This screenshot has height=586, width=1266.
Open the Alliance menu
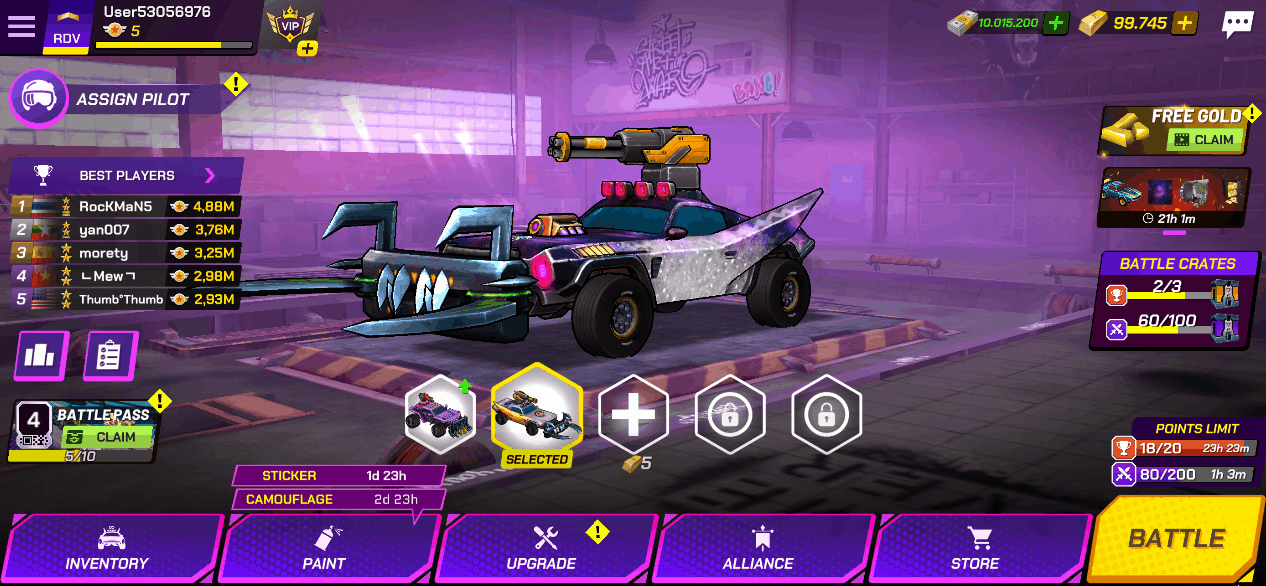pos(758,548)
